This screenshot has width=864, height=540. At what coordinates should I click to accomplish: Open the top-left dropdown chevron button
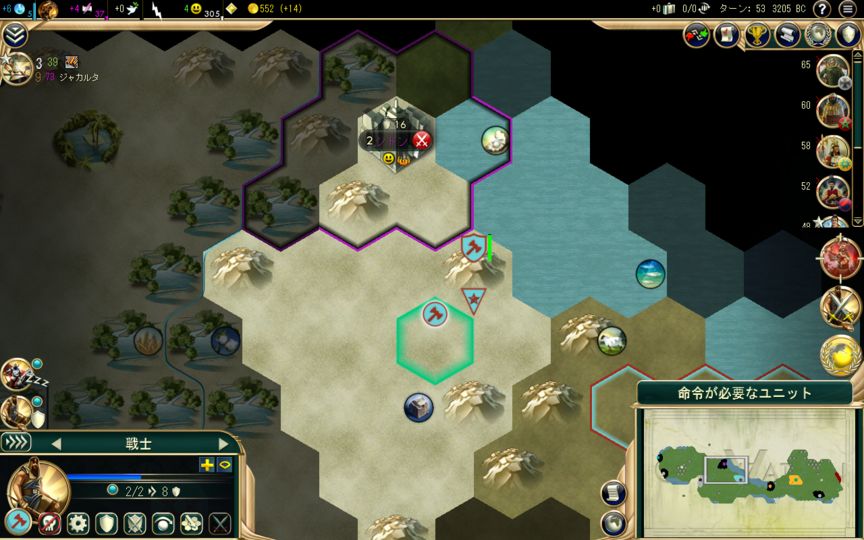click(x=14, y=36)
